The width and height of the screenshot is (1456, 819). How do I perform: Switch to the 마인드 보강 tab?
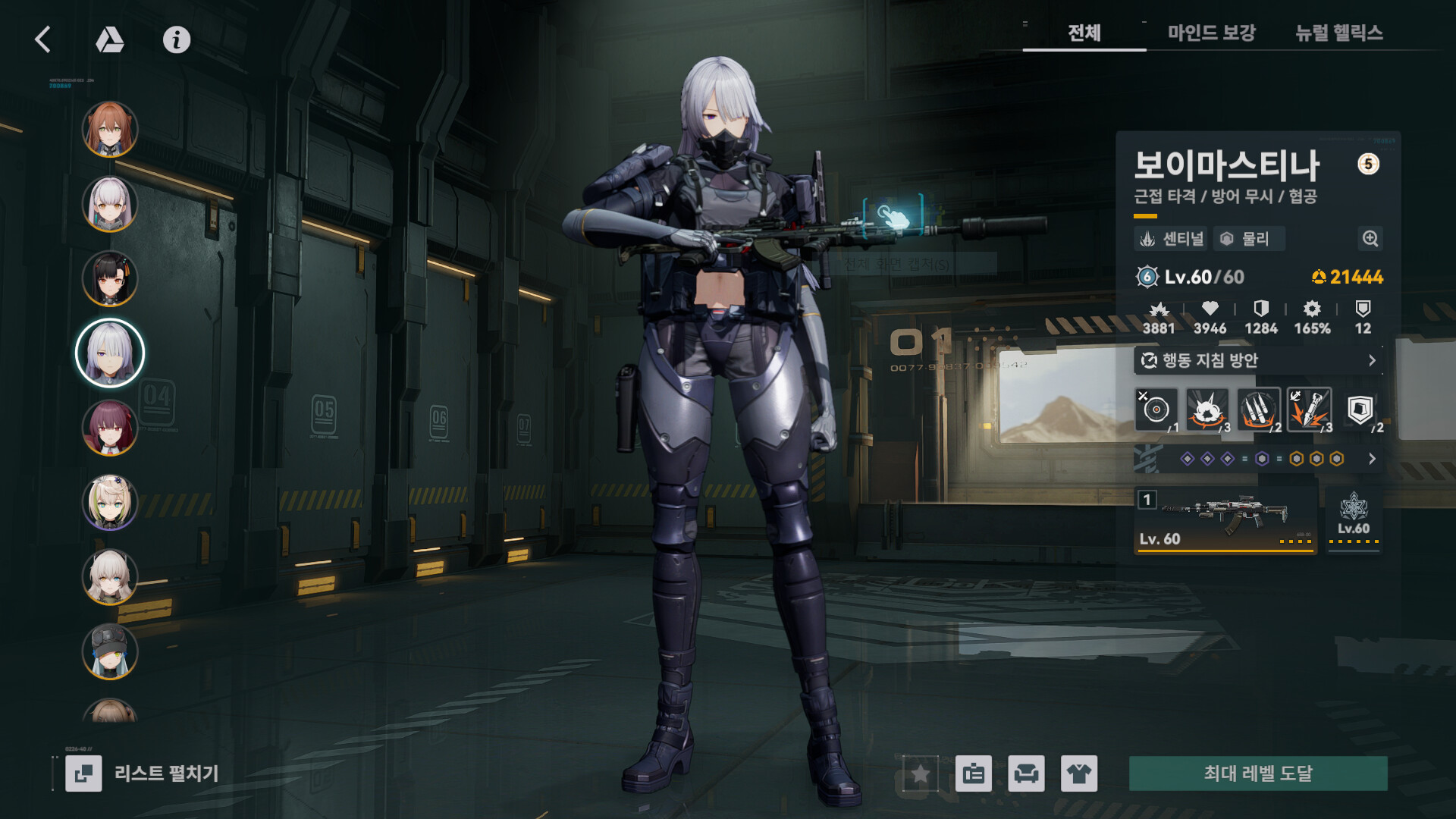(x=1211, y=33)
